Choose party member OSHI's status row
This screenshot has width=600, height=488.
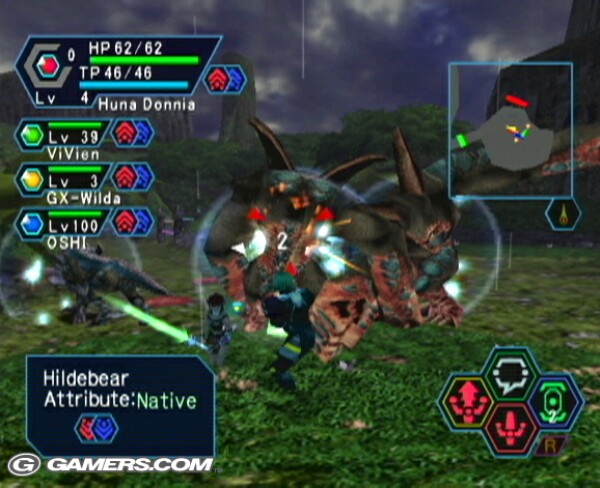[x=84, y=224]
